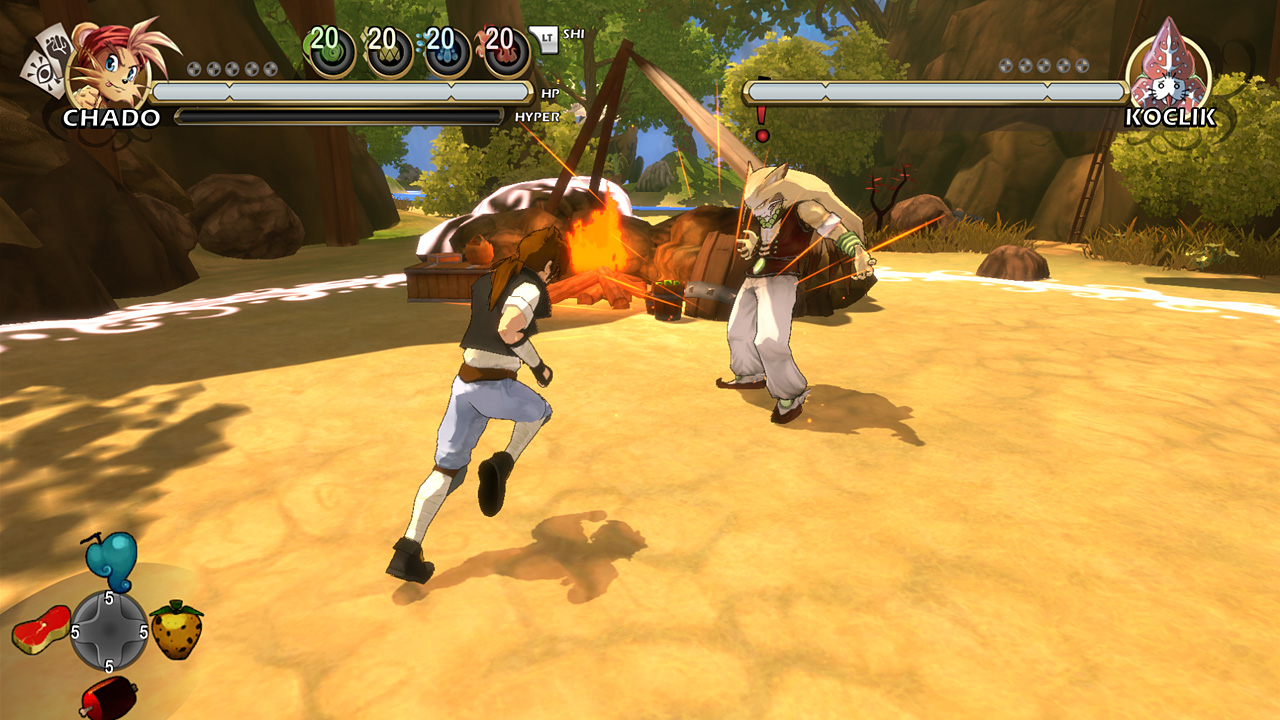Select the yellow earth element orb

click(388, 51)
